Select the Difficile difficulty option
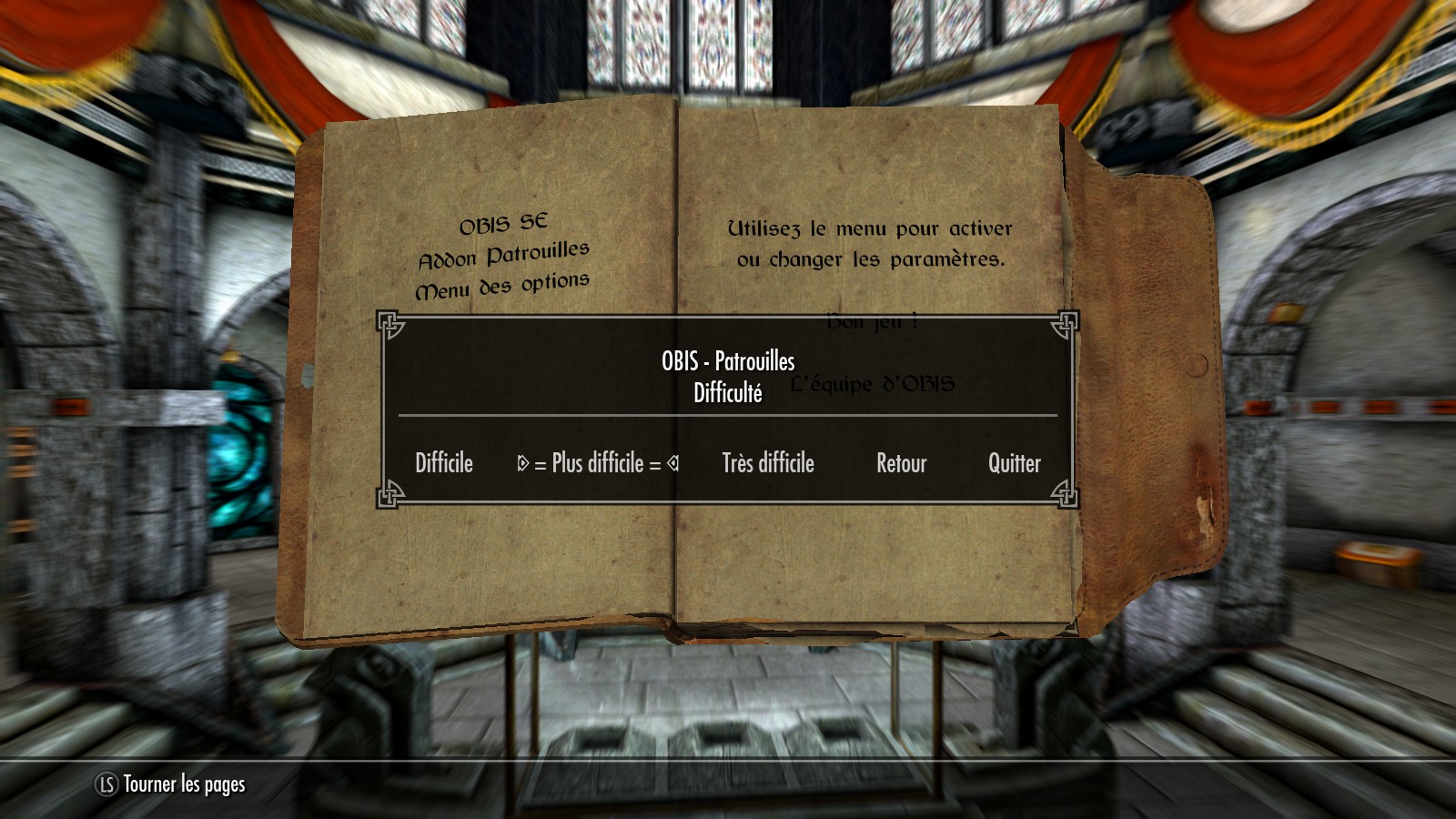The height and width of the screenshot is (819, 1456). pyautogui.click(x=444, y=463)
